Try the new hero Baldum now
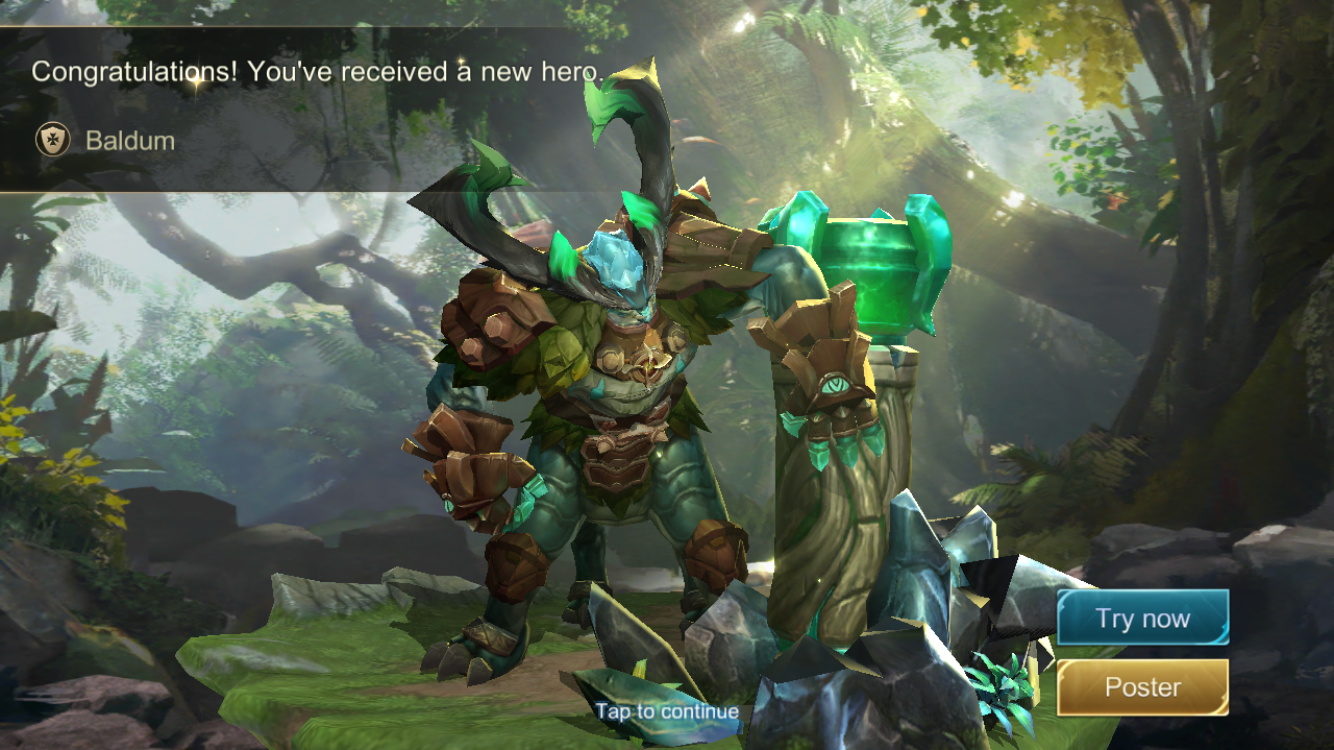This screenshot has height=750, width=1334. pyautogui.click(x=1142, y=618)
